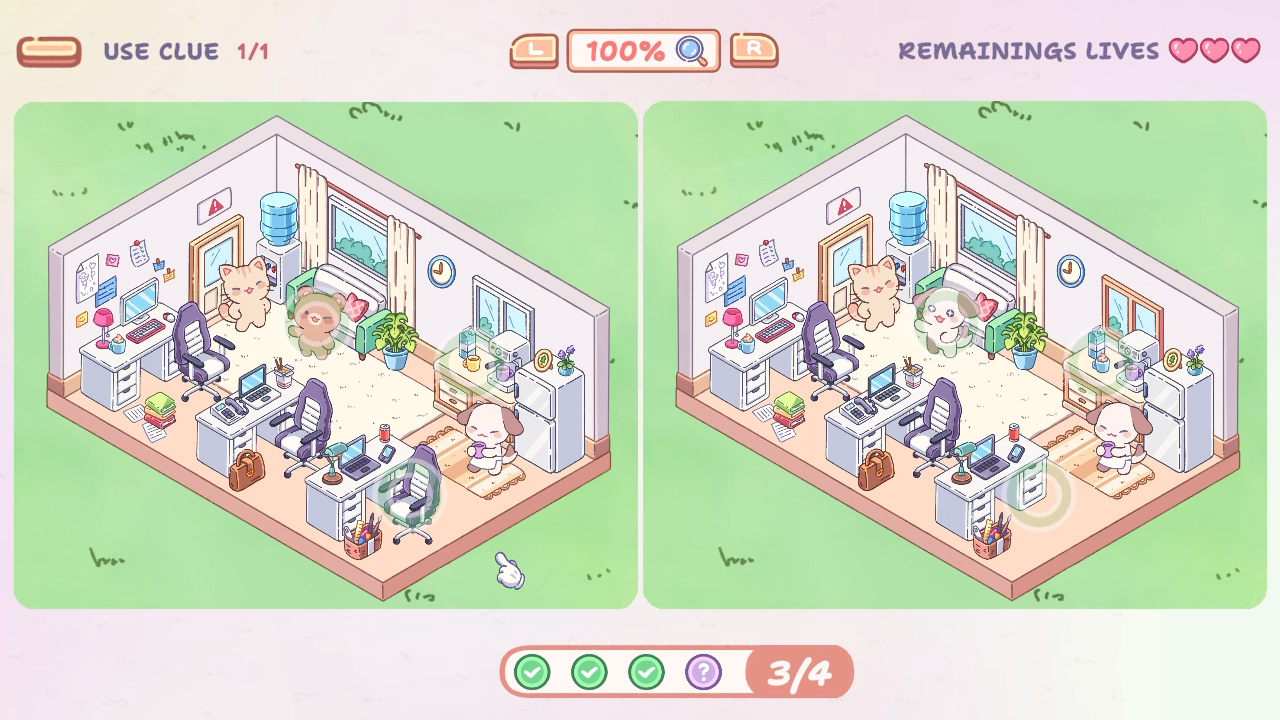Click the first green checkmark in progress bar
1280x720 pixels.
click(532, 671)
